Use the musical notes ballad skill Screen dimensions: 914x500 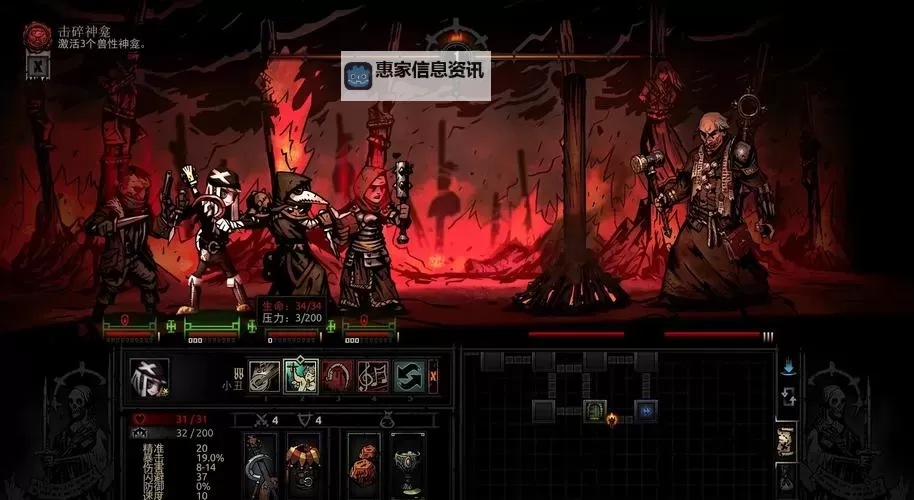[374, 376]
